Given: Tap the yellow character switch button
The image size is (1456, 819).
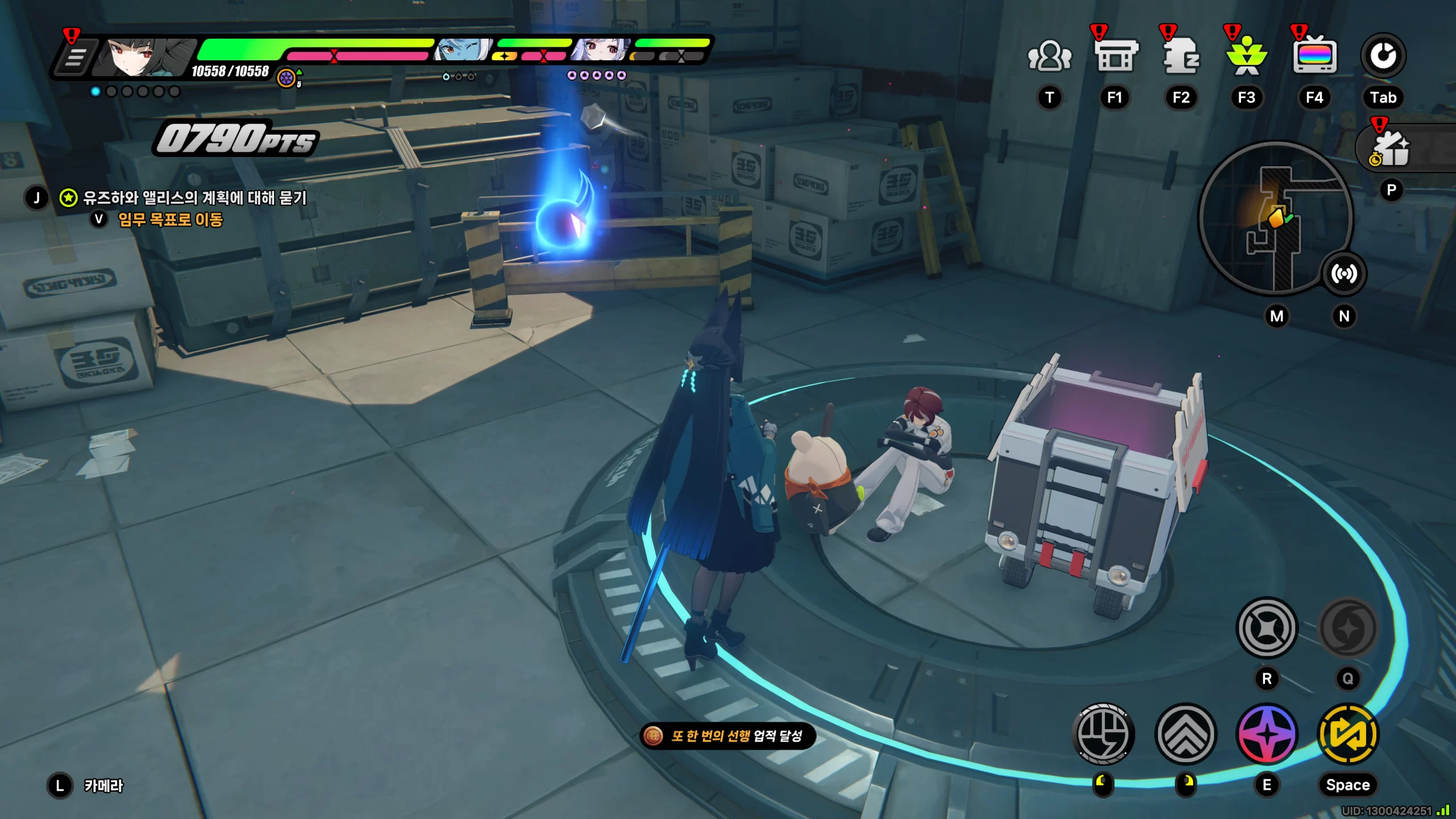Looking at the screenshot, I should (x=1348, y=734).
